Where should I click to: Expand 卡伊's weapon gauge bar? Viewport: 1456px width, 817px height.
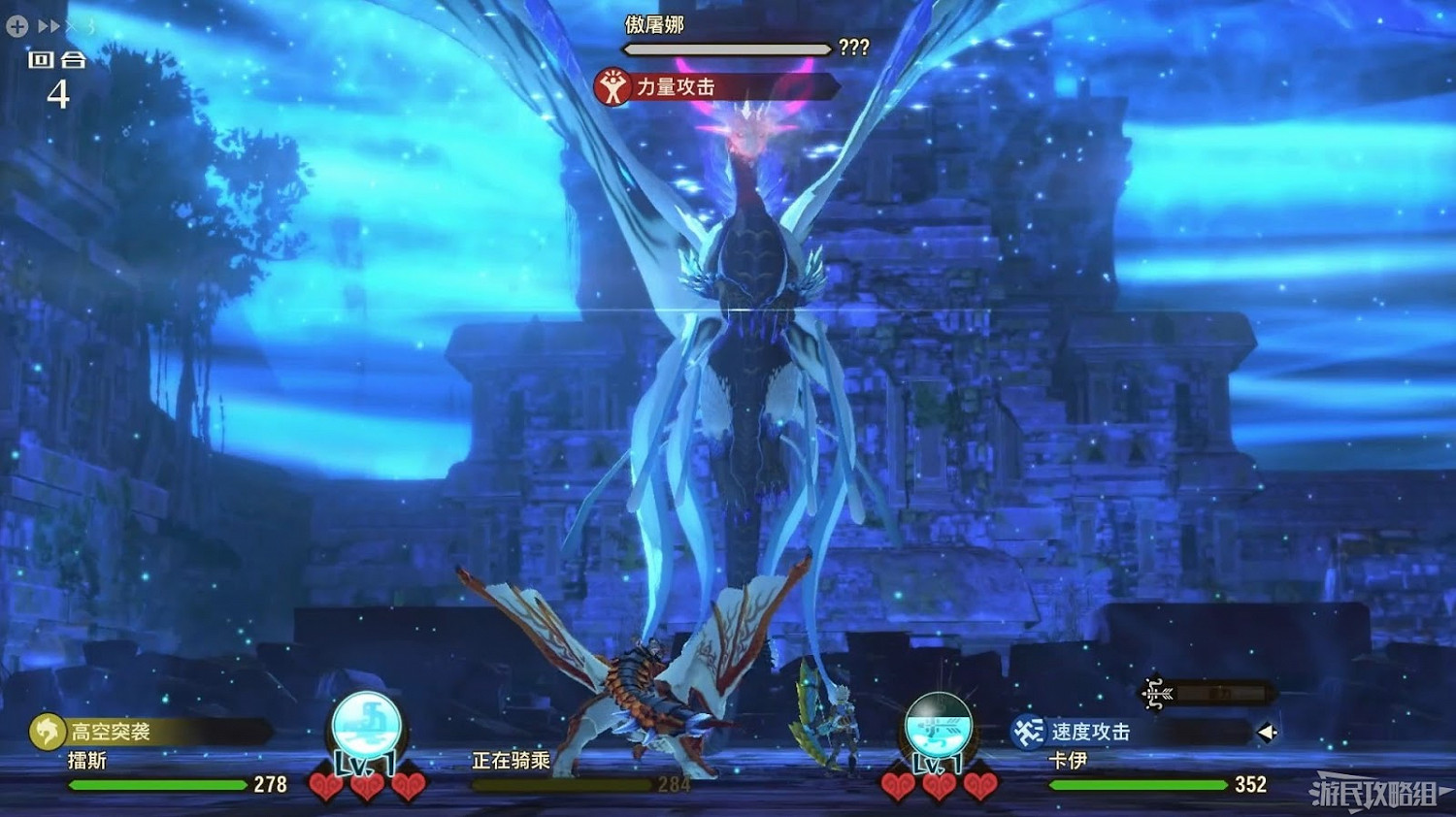[1218, 694]
